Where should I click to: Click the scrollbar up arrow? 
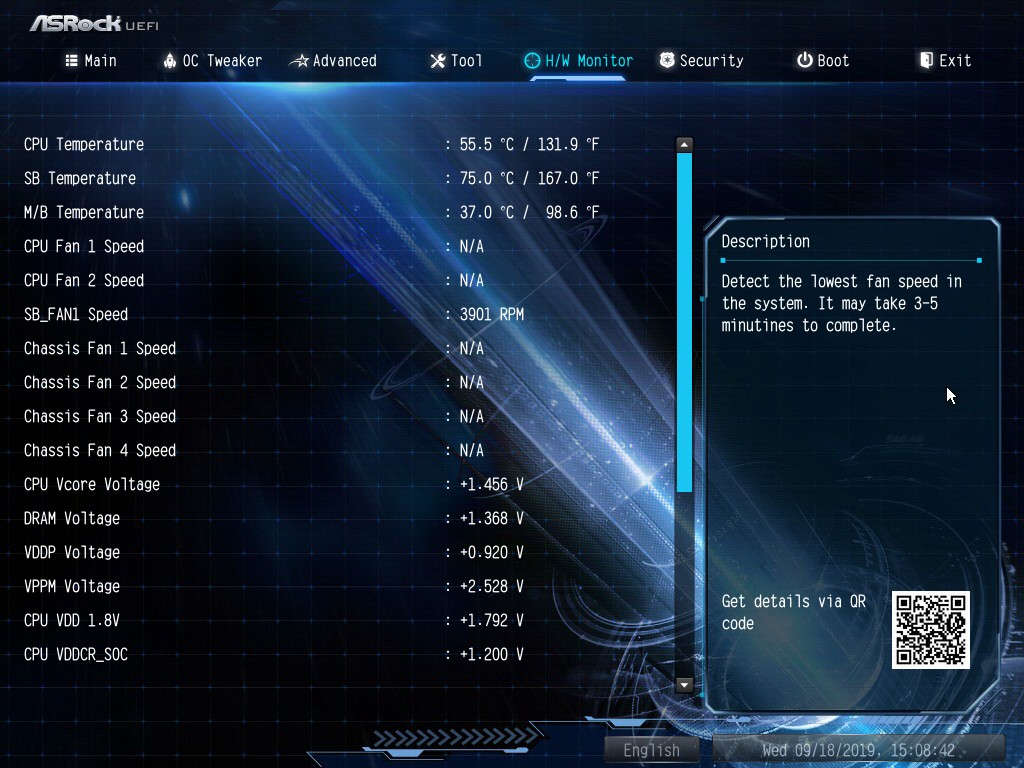[684, 145]
